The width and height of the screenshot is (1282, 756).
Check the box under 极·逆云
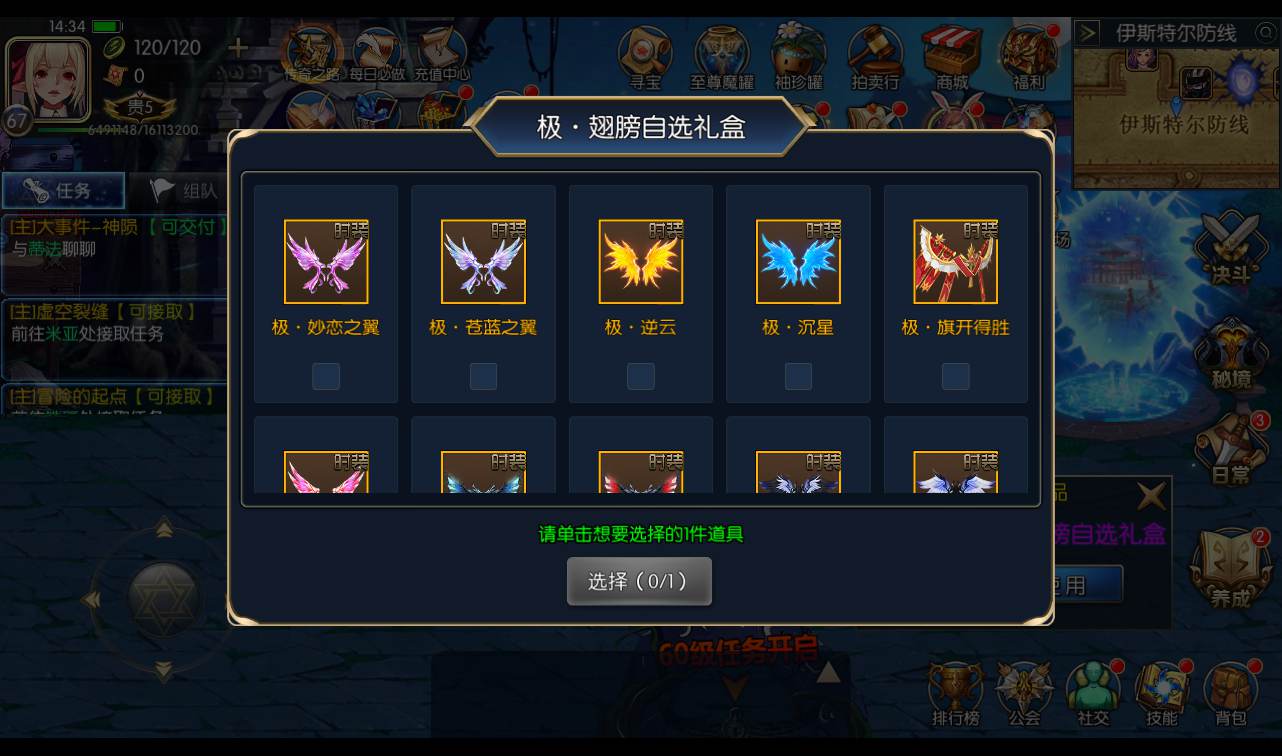640,376
